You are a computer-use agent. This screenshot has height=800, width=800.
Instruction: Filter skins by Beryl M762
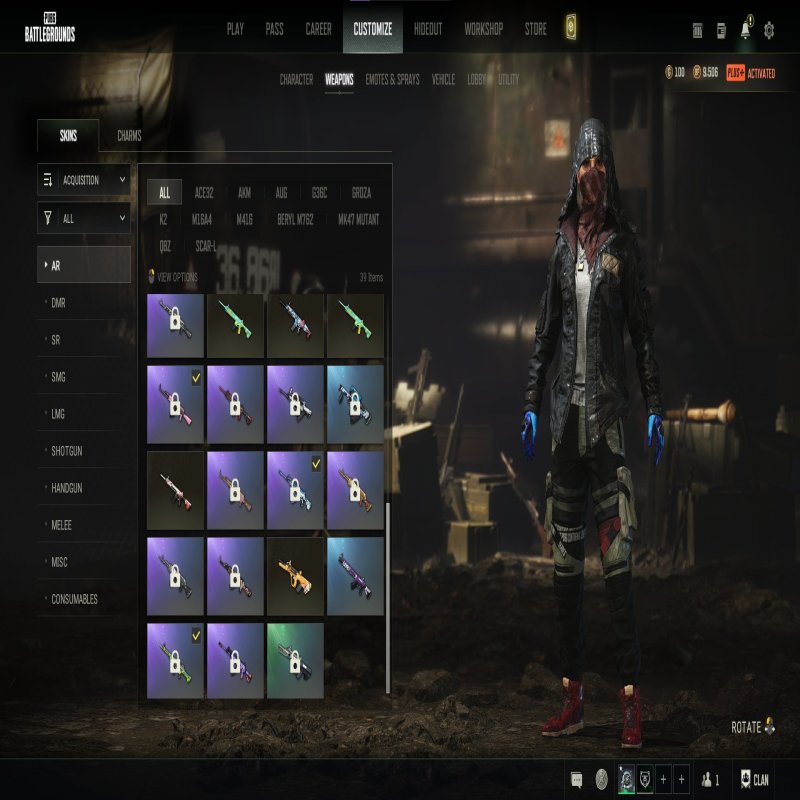pyautogui.click(x=295, y=219)
